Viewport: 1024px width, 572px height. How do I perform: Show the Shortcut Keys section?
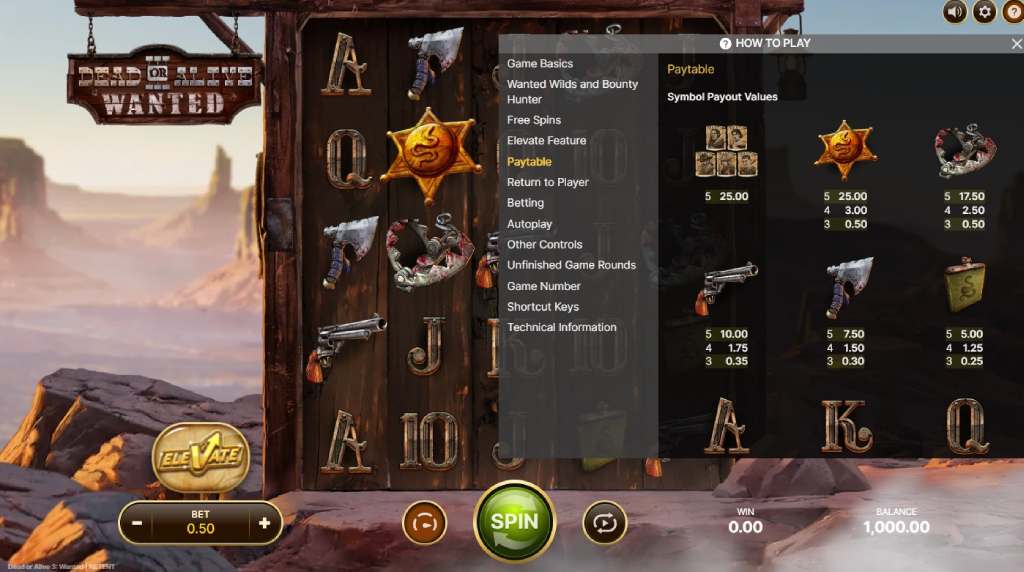pos(543,307)
